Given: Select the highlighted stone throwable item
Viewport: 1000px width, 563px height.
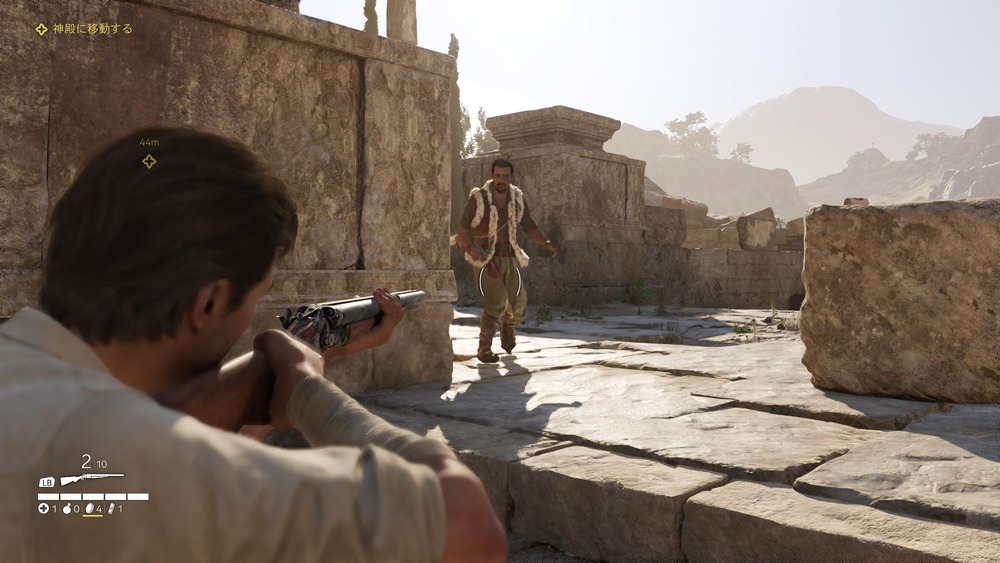Looking at the screenshot, I should pos(88,509).
